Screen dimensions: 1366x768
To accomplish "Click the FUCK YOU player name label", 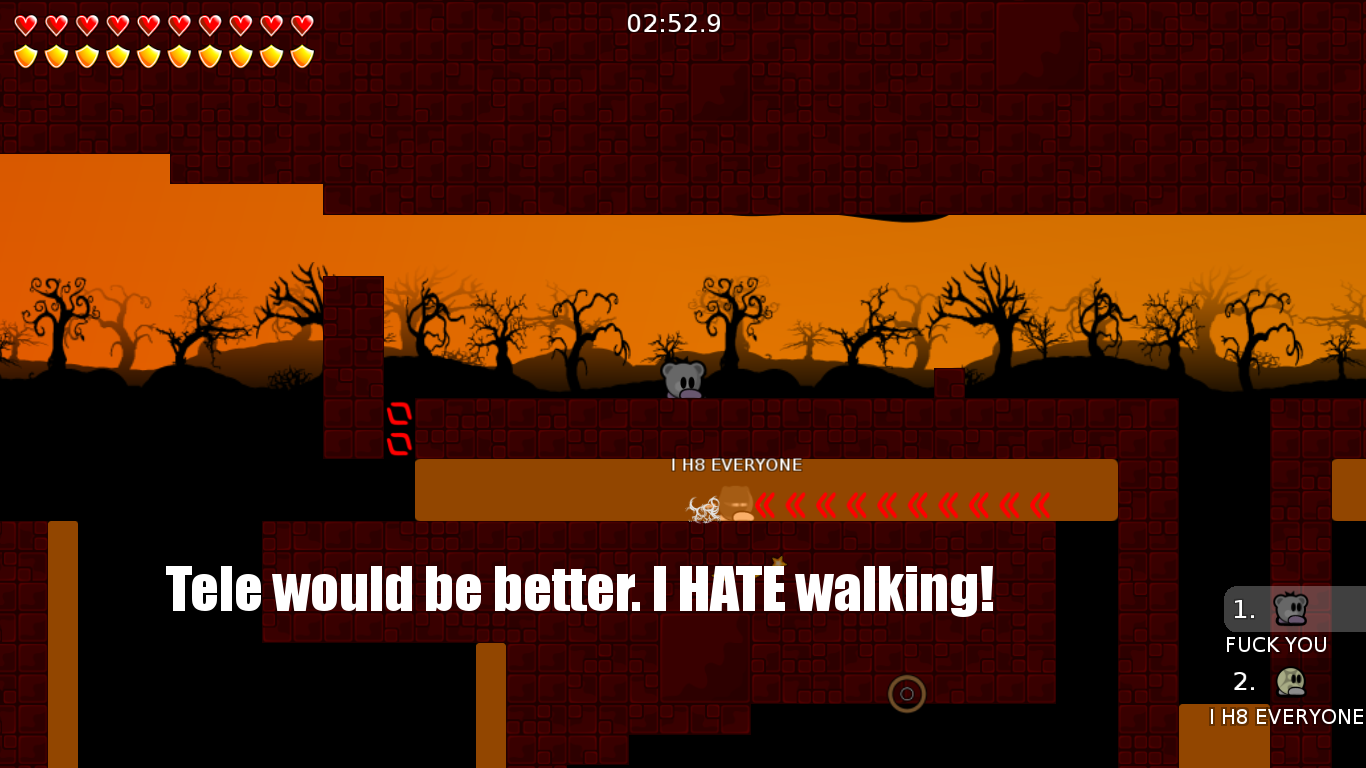I will point(1275,645).
